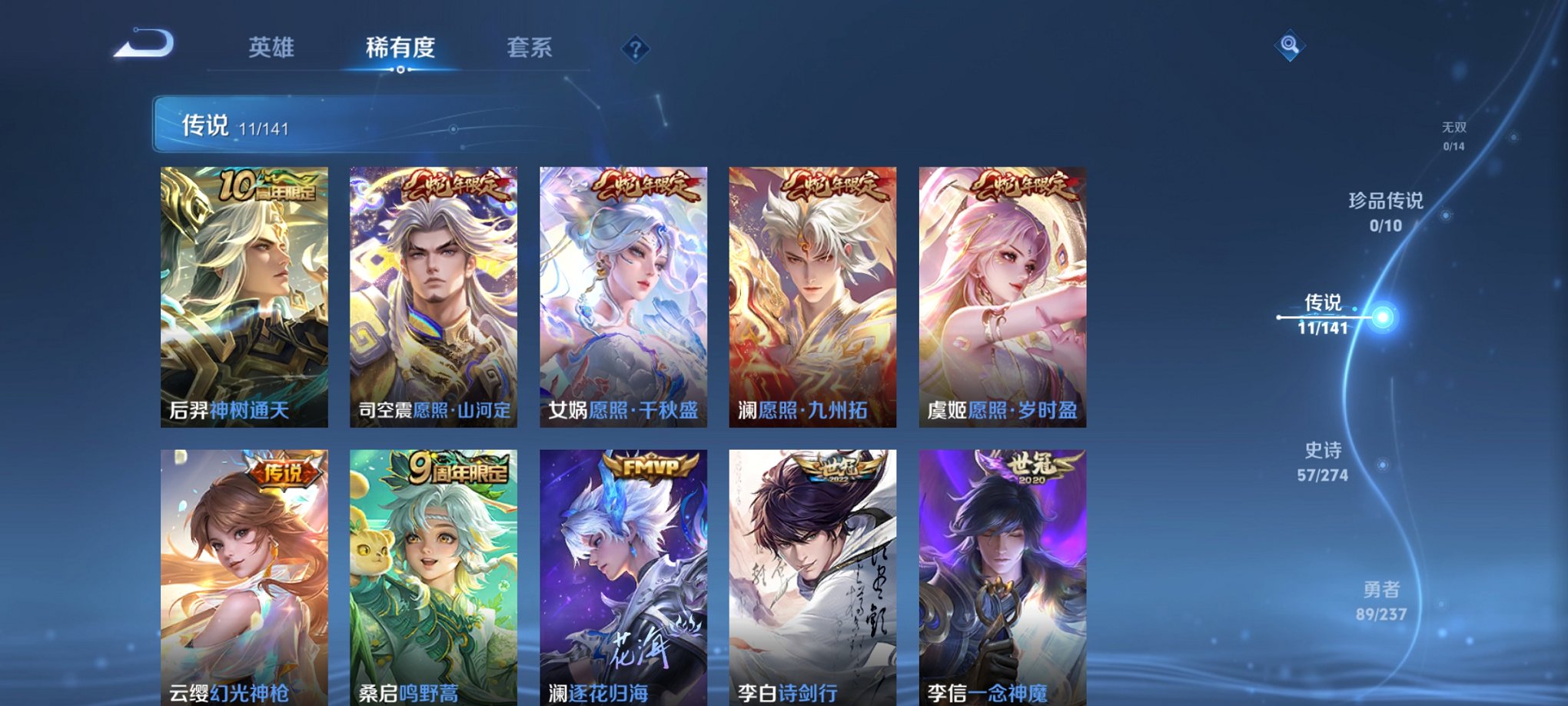Open the diamond question mark help icon
This screenshot has height=706, width=1568.
click(x=634, y=50)
